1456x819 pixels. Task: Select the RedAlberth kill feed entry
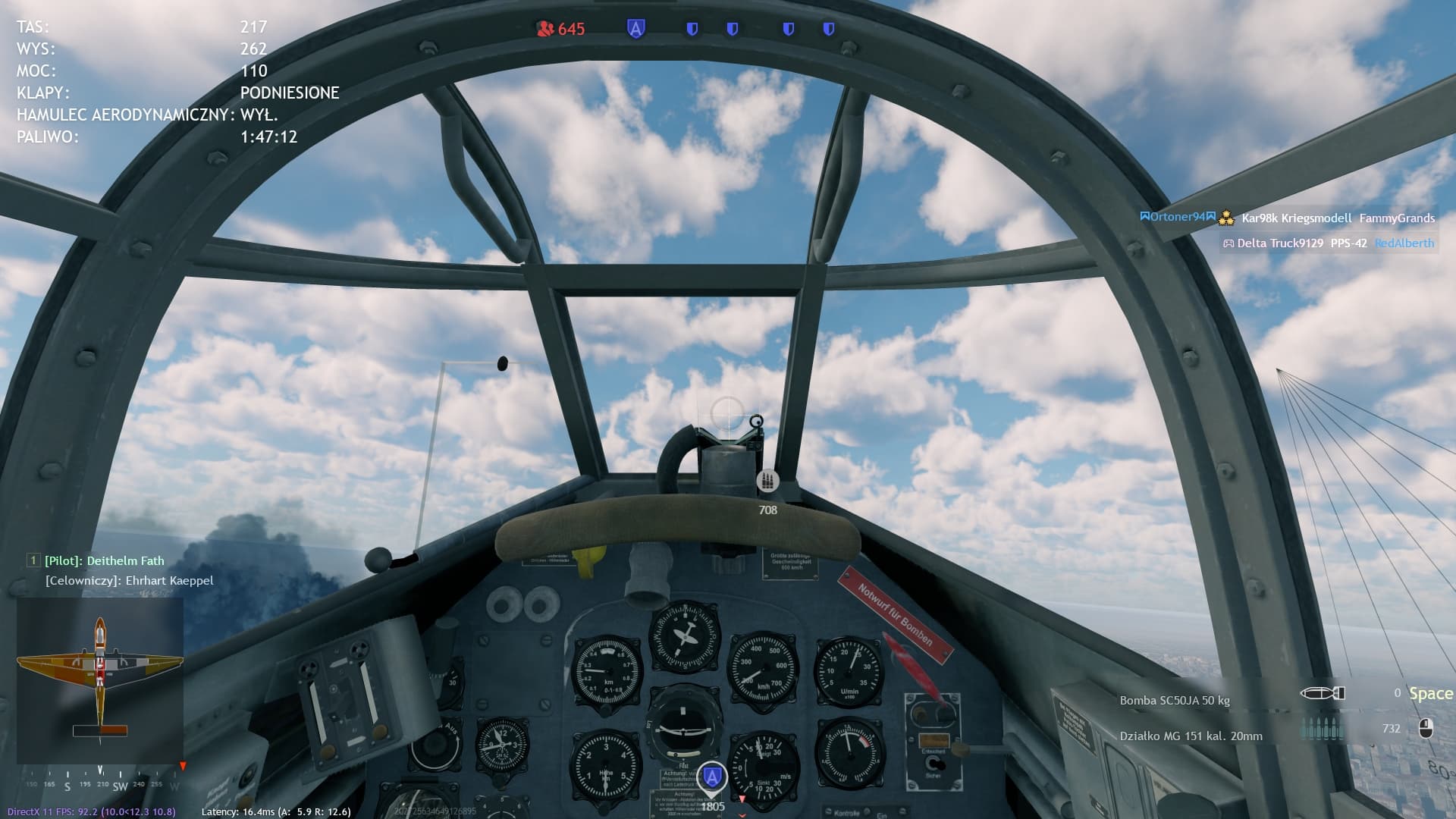[1404, 243]
